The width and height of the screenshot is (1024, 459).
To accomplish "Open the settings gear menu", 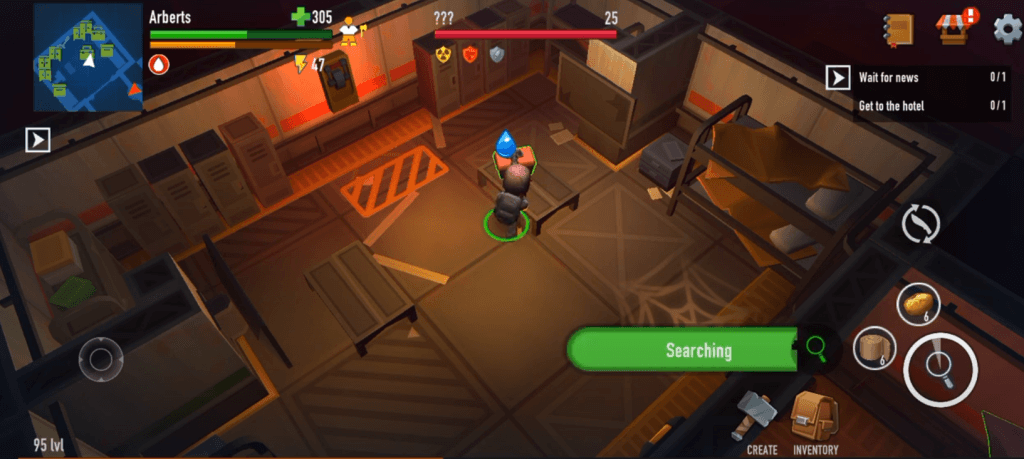I will pos(1004,27).
